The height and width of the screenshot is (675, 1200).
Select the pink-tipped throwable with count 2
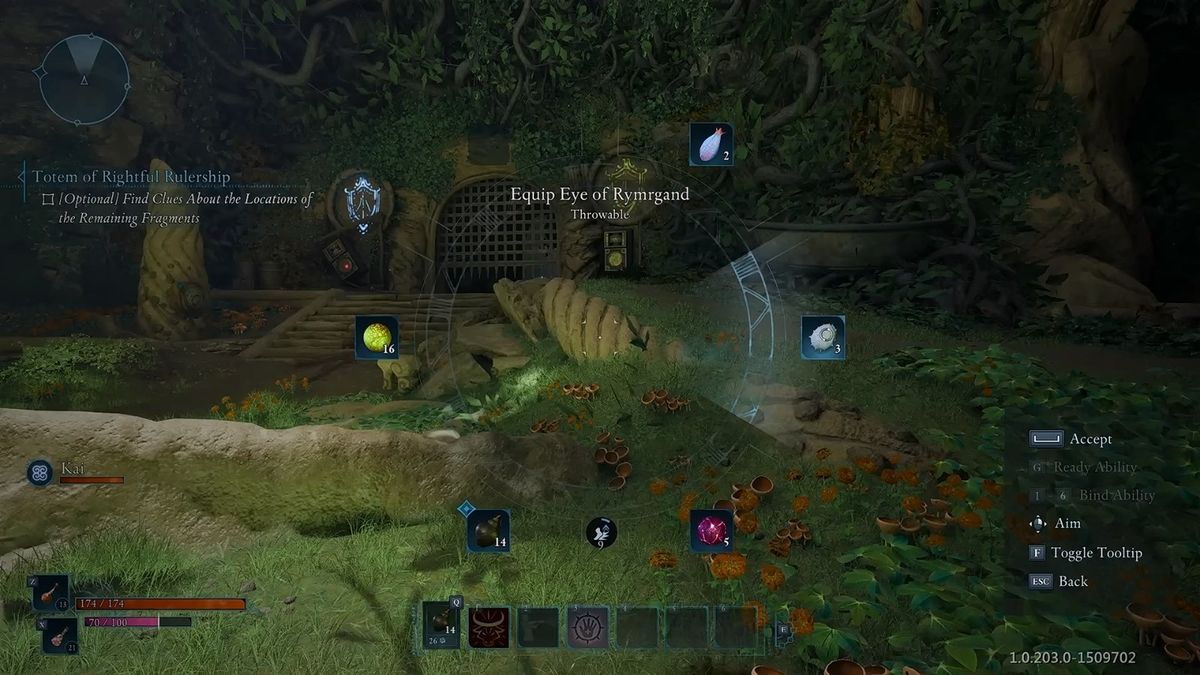711,144
